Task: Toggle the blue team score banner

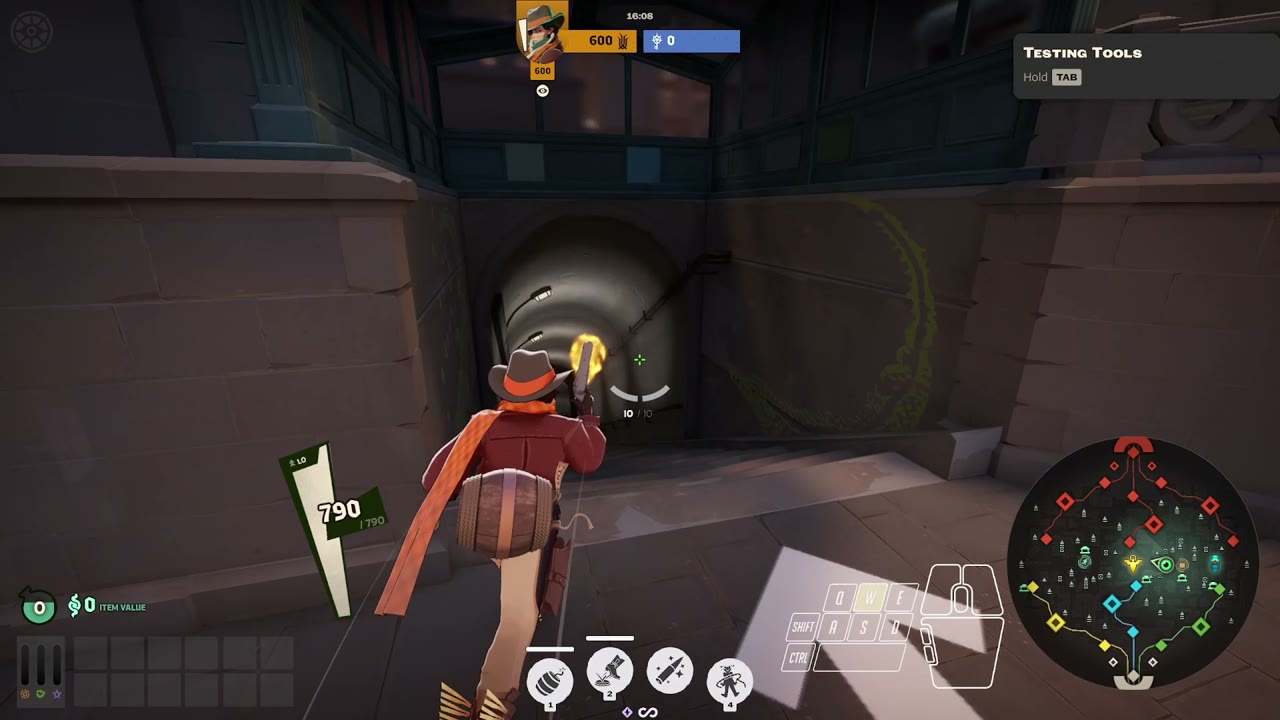Action: 690,41
